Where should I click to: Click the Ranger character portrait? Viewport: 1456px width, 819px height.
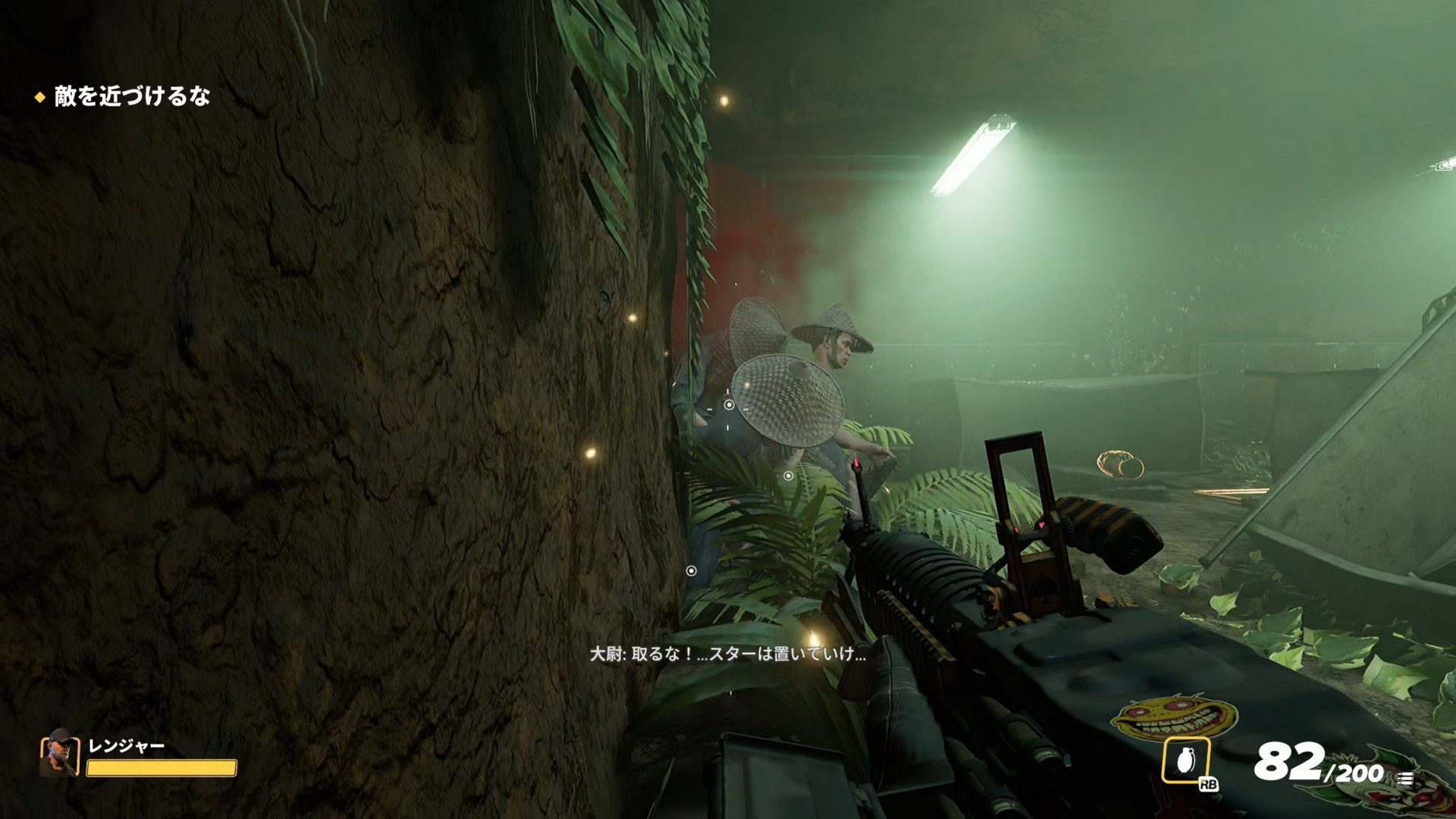pyautogui.click(x=60, y=754)
